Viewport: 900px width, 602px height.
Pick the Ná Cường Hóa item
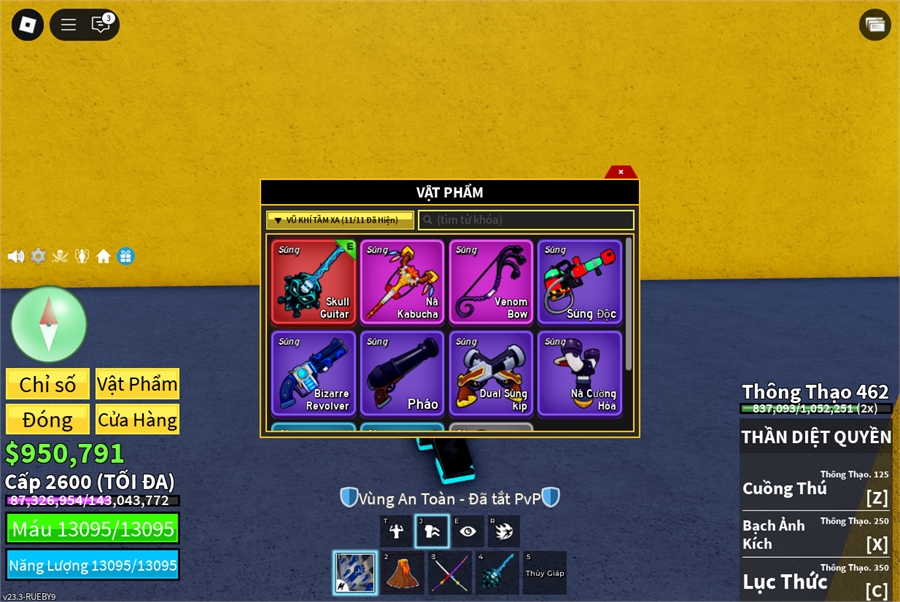[x=580, y=373]
